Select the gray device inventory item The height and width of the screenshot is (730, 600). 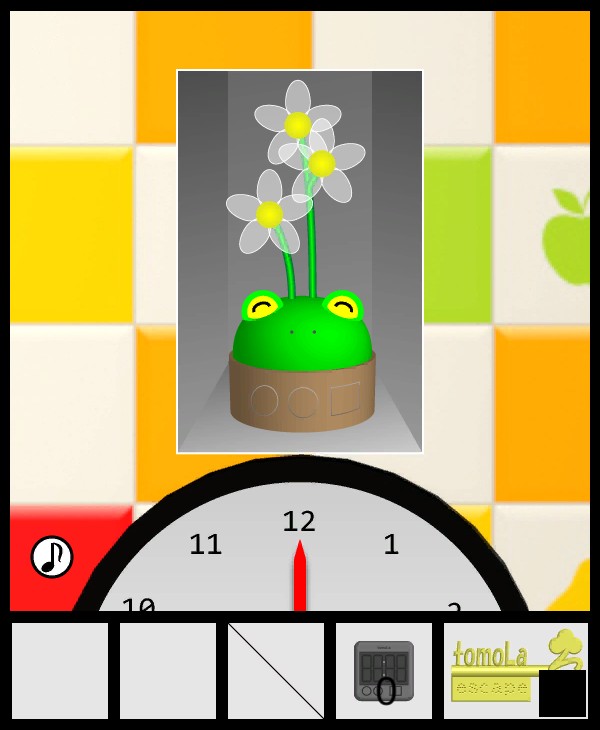coord(384,670)
